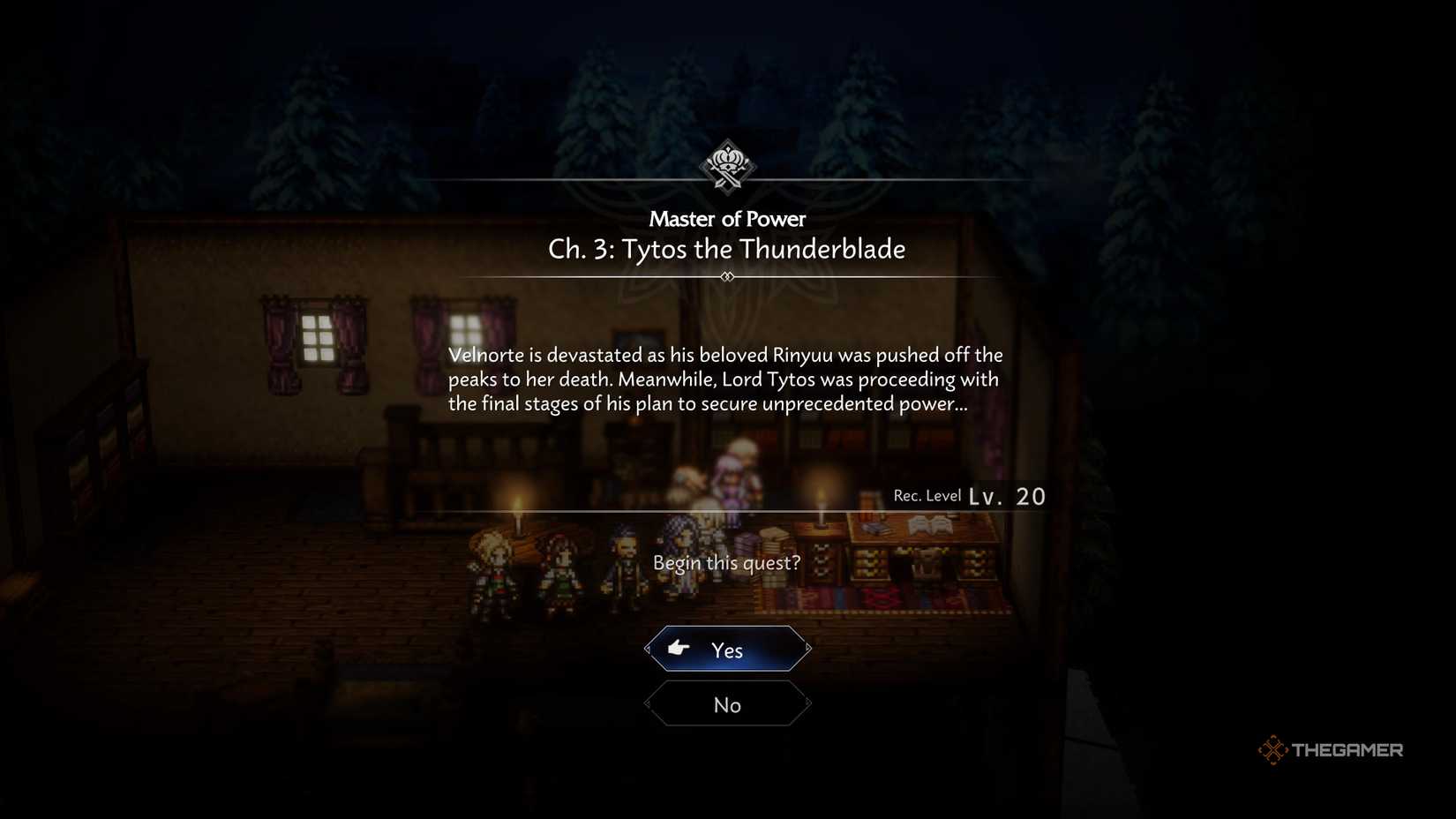Image resolution: width=1456 pixels, height=819 pixels.
Task: Select the blonde character sprite on the left
Action: coord(499,565)
